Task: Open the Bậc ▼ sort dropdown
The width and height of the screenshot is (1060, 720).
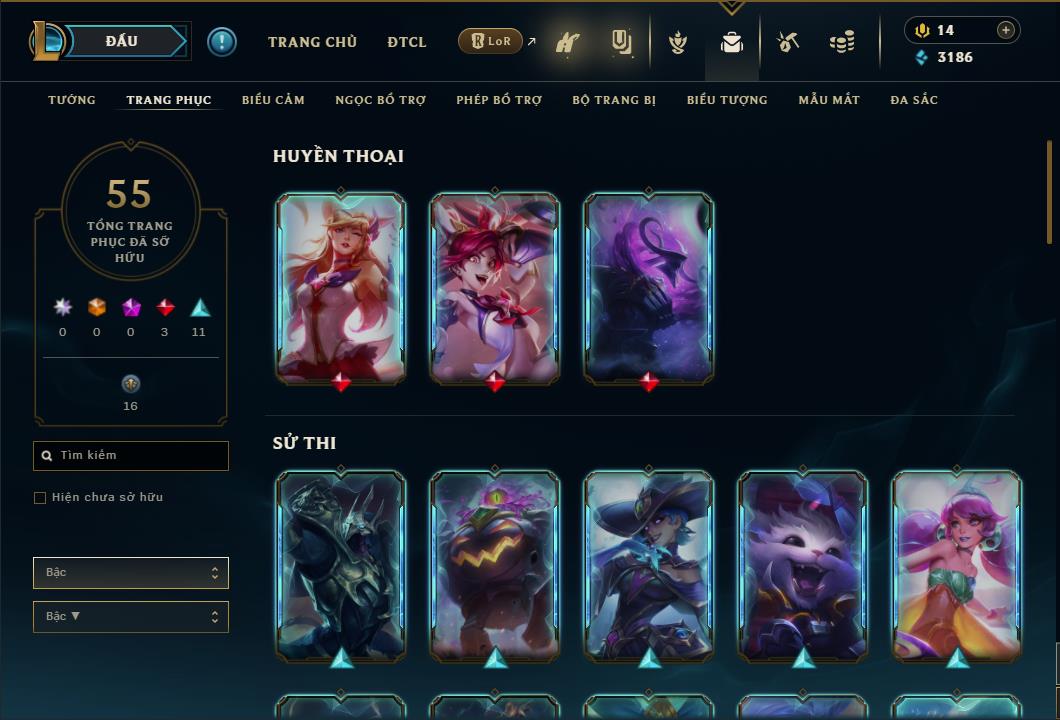Action: pyautogui.click(x=131, y=617)
